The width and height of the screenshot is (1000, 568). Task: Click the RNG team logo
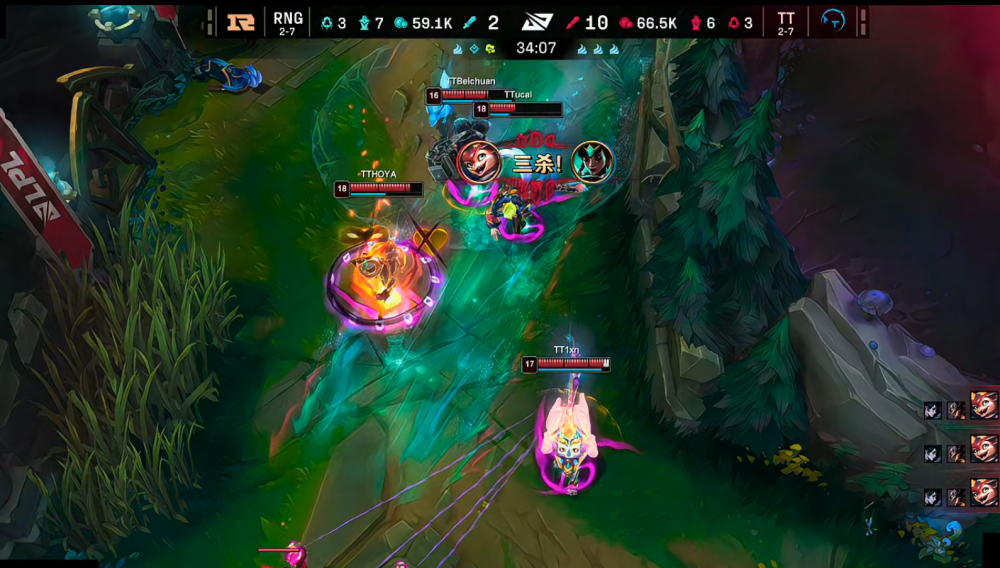click(x=241, y=22)
